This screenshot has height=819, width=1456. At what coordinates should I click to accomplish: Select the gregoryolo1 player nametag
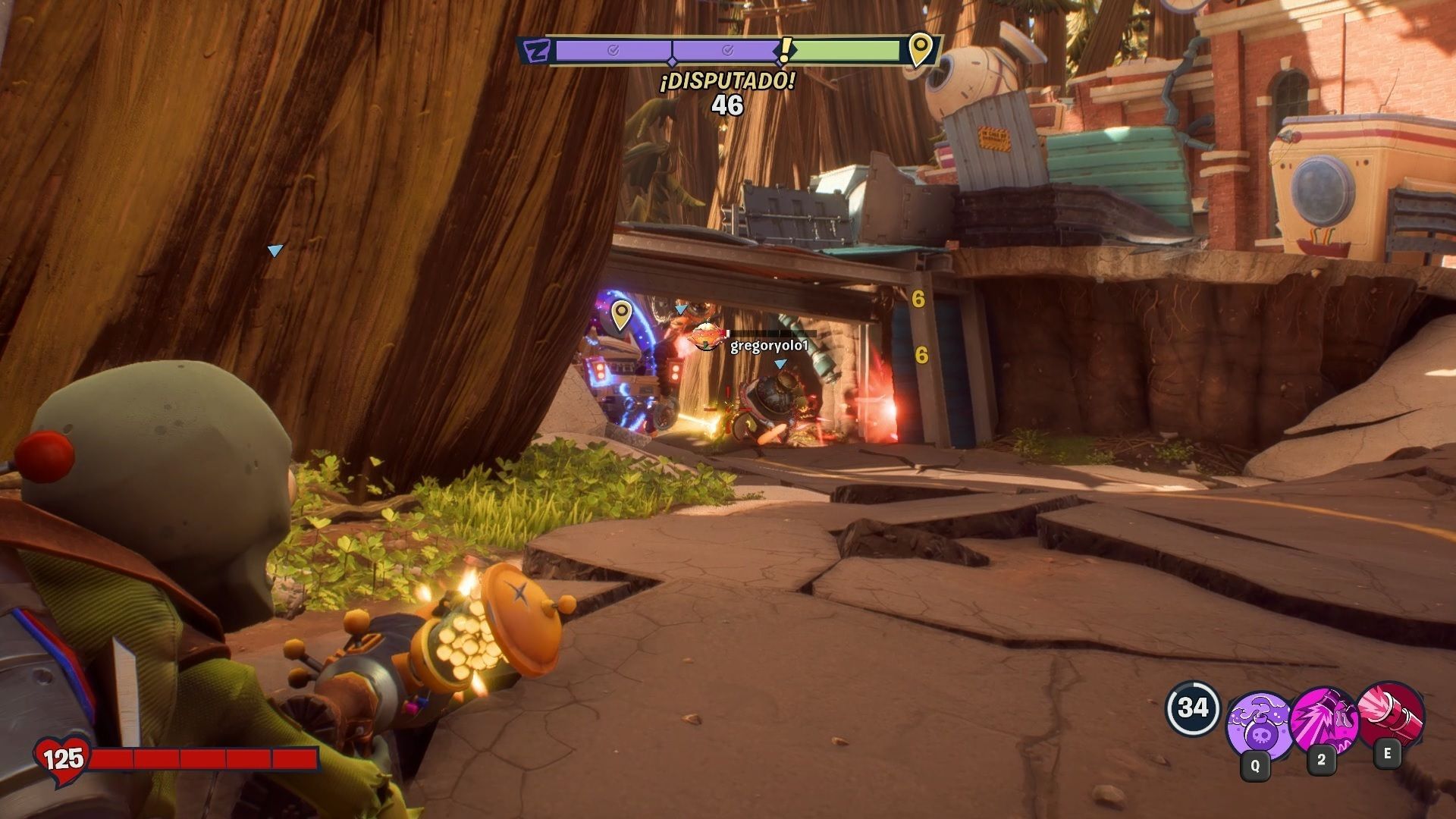(769, 347)
